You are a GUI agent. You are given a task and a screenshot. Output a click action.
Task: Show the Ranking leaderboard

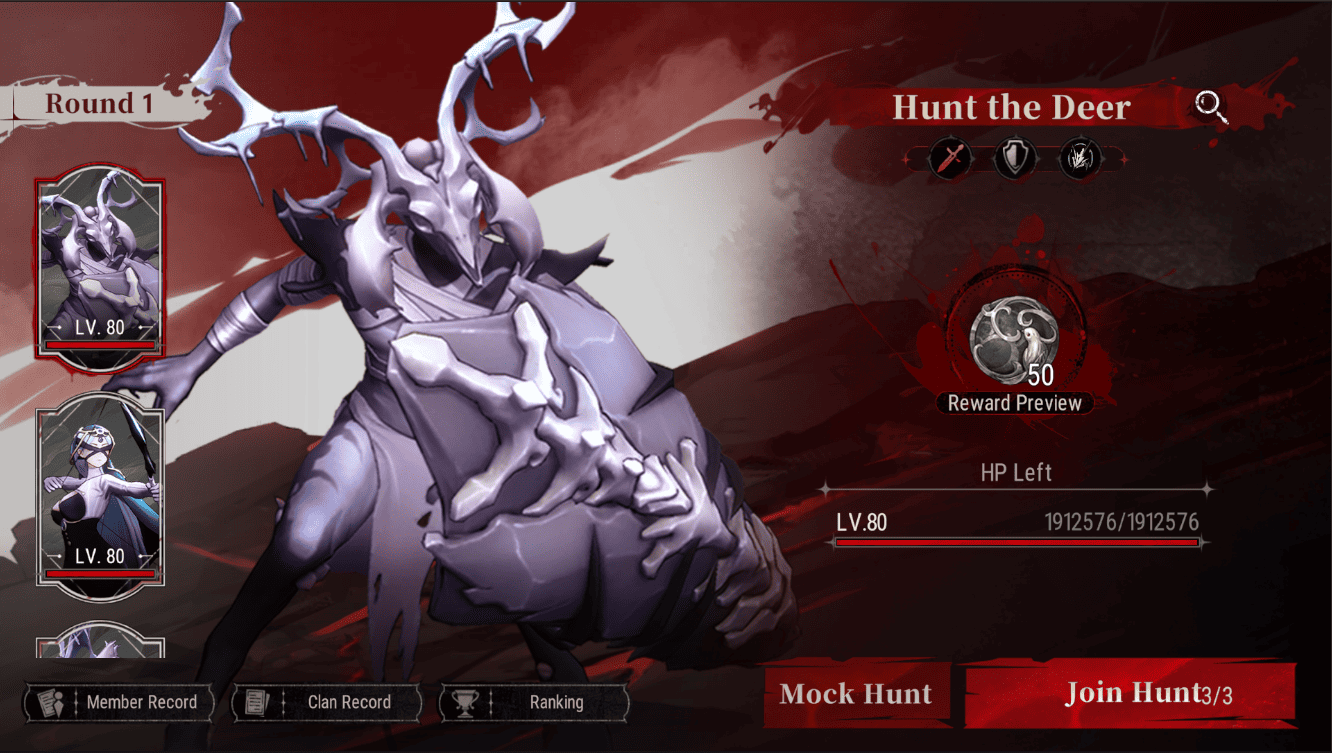click(x=535, y=702)
